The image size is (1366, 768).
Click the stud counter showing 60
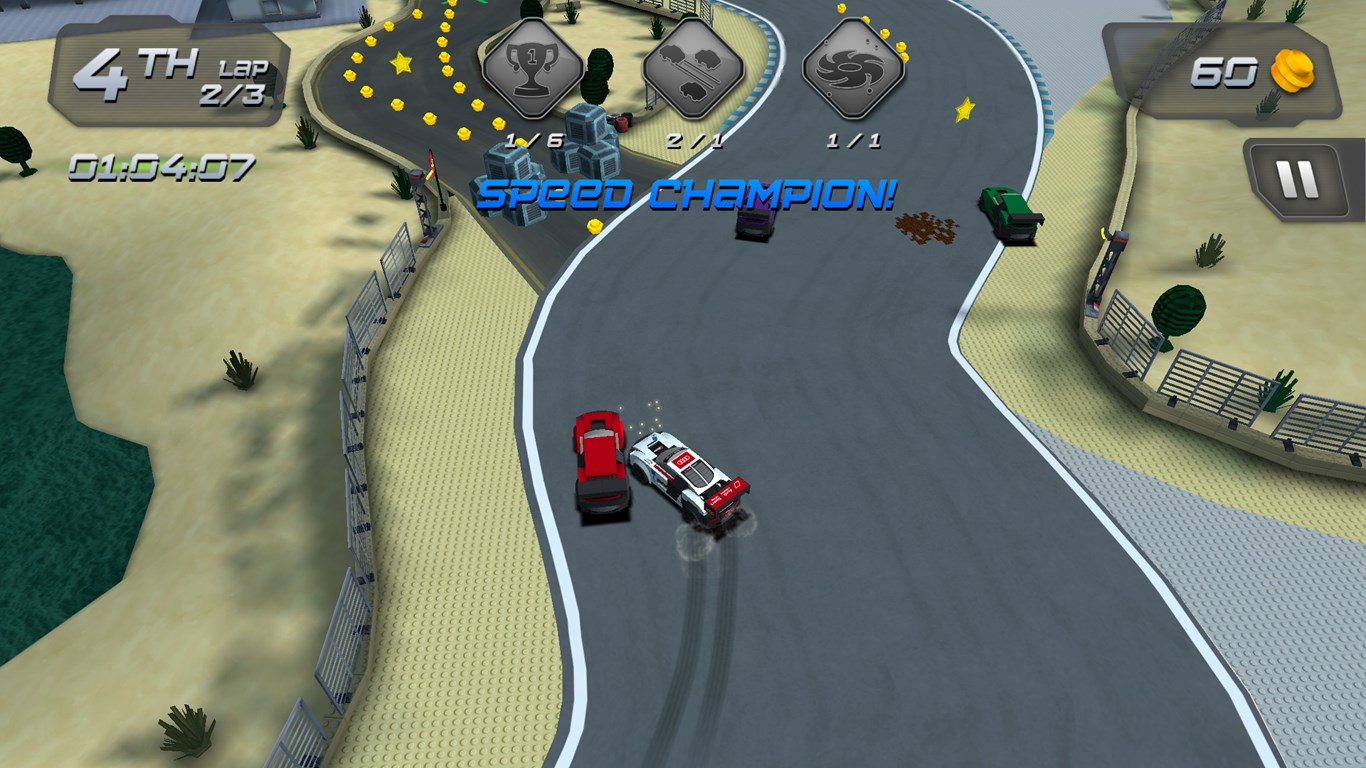(x=1228, y=72)
